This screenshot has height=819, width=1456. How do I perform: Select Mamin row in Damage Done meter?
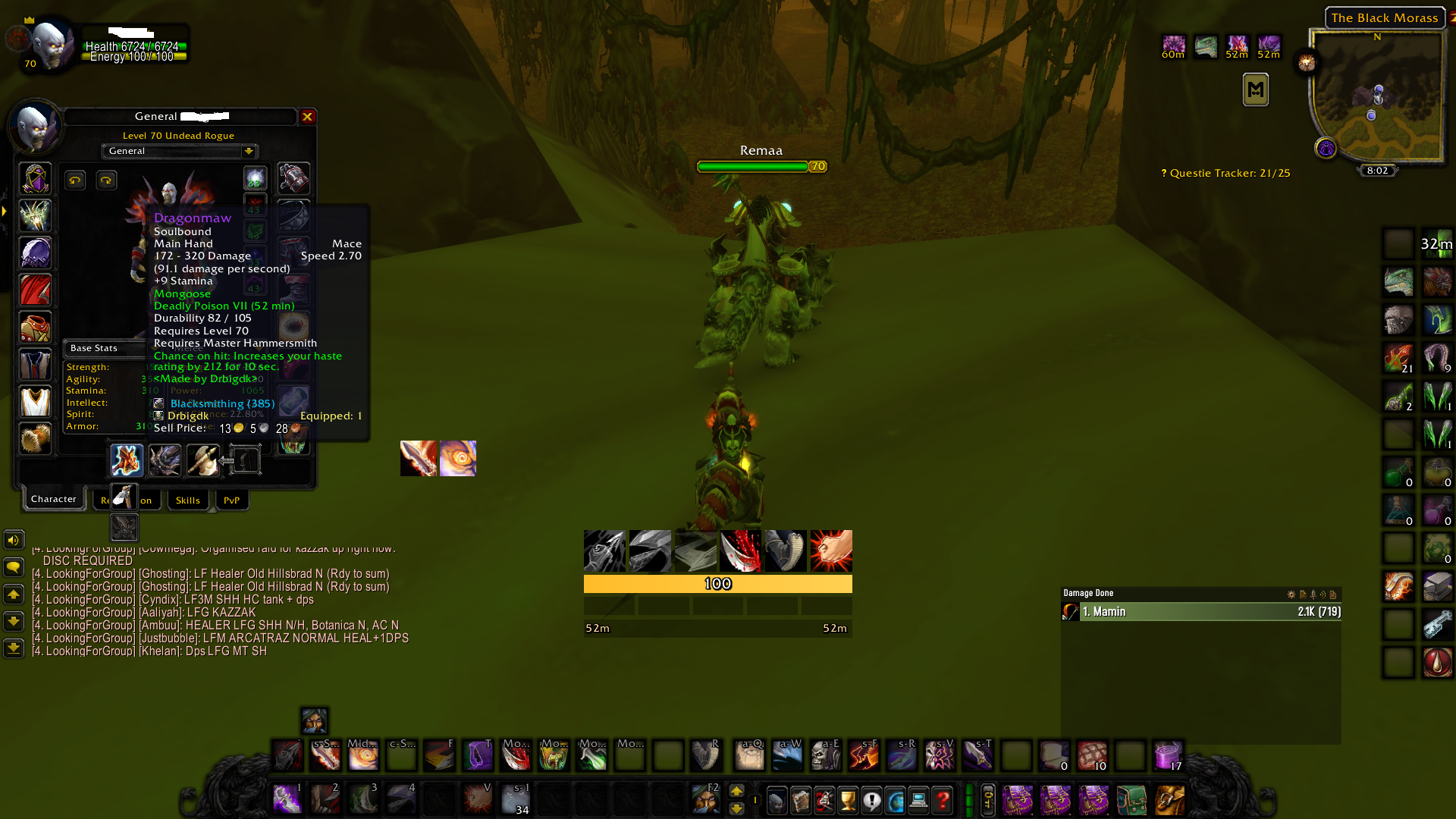tap(1201, 612)
